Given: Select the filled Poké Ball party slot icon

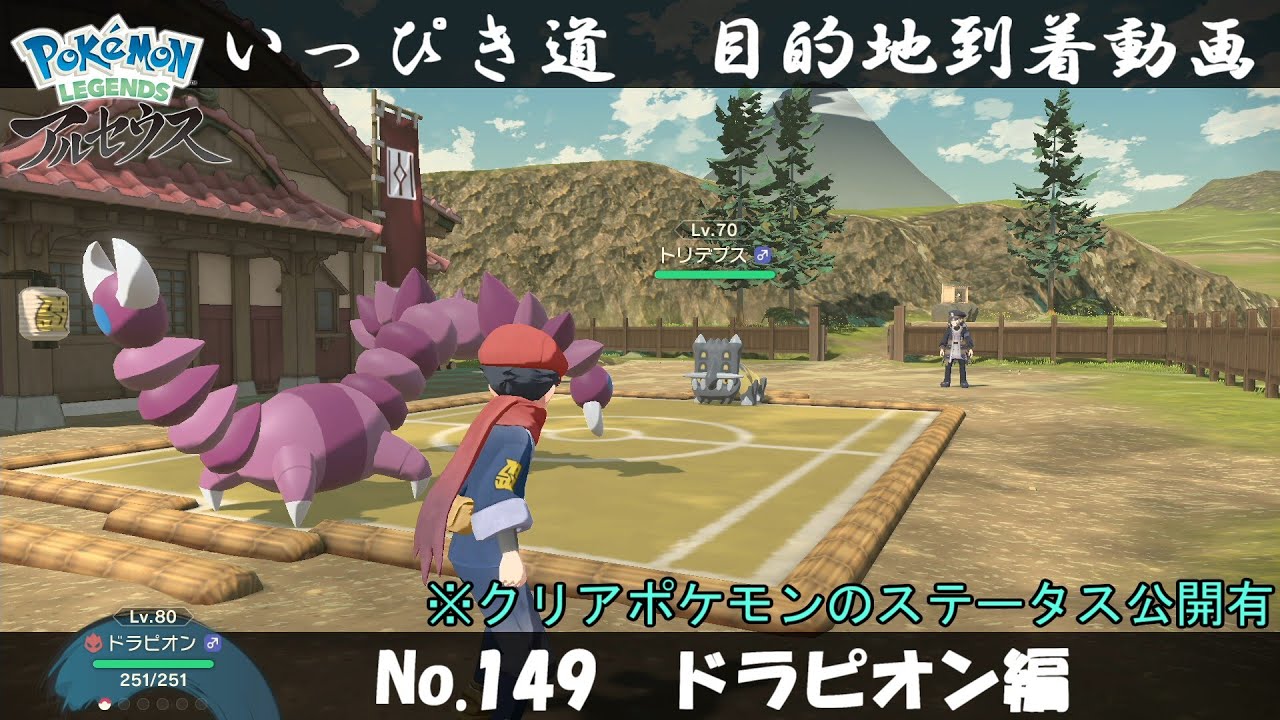Looking at the screenshot, I should tap(103, 705).
